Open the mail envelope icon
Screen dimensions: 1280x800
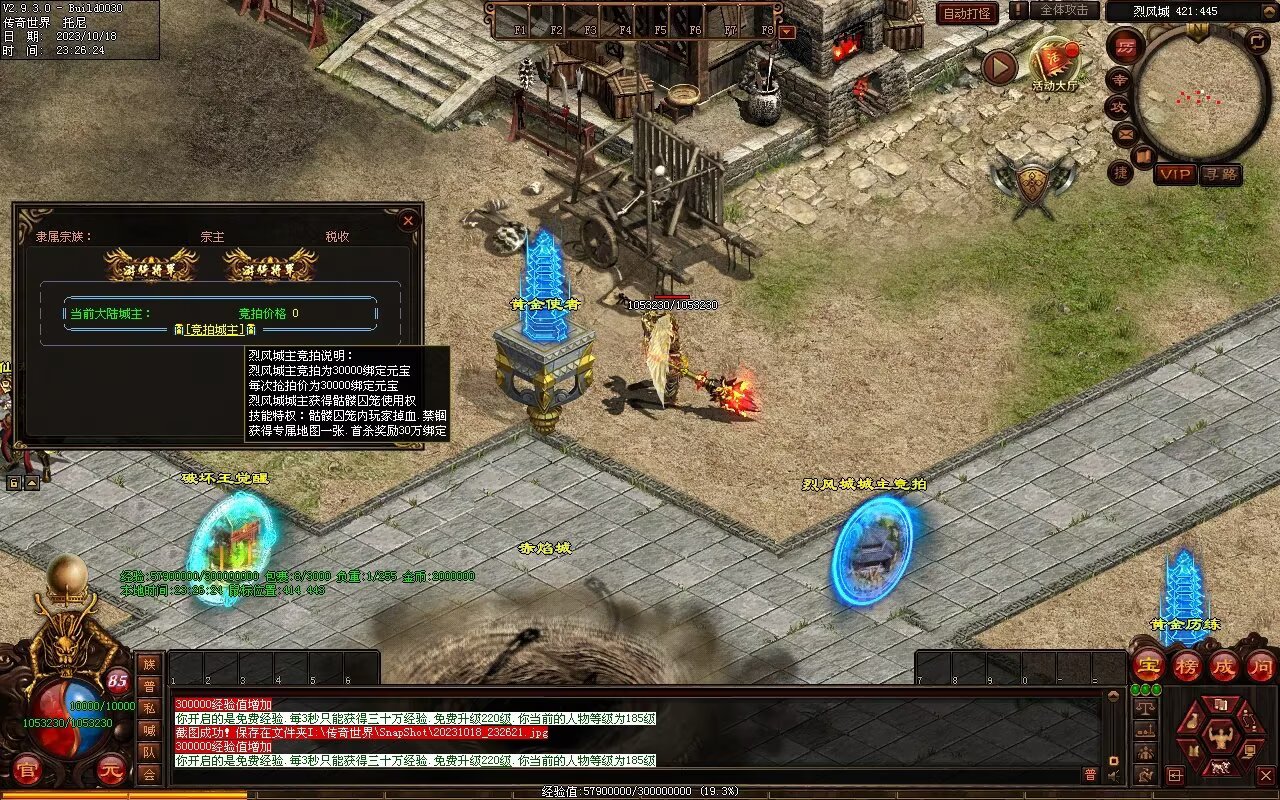point(1125,133)
